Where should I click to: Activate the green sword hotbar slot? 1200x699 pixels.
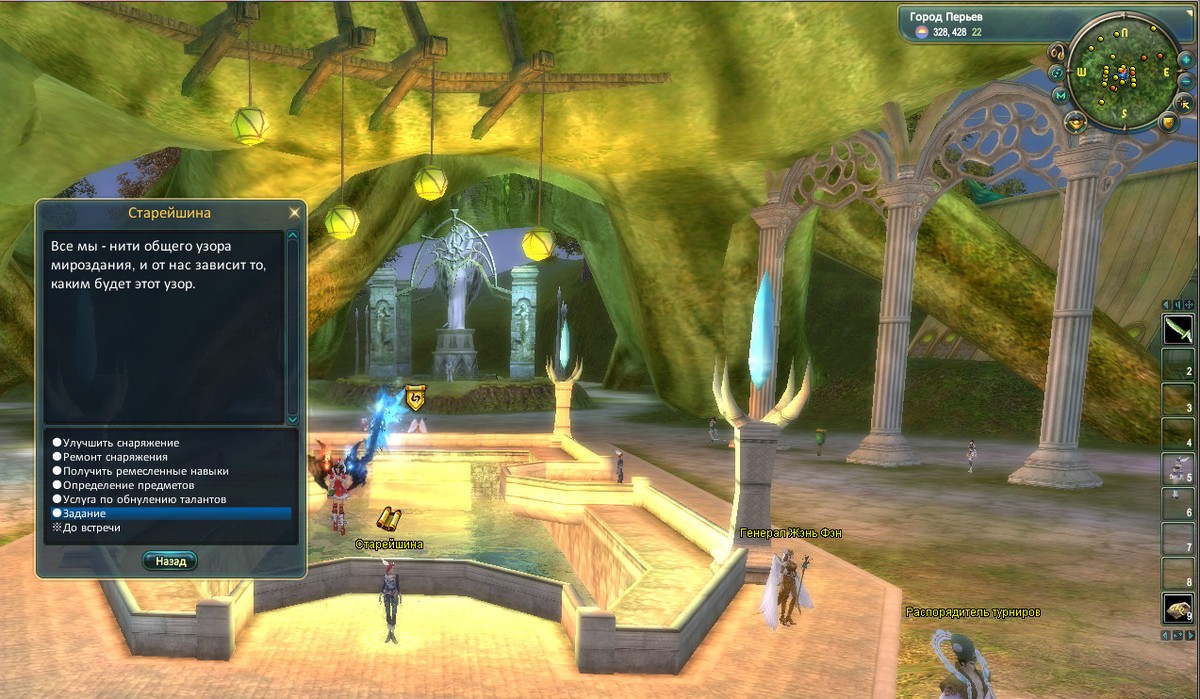click(x=1177, y=329)
